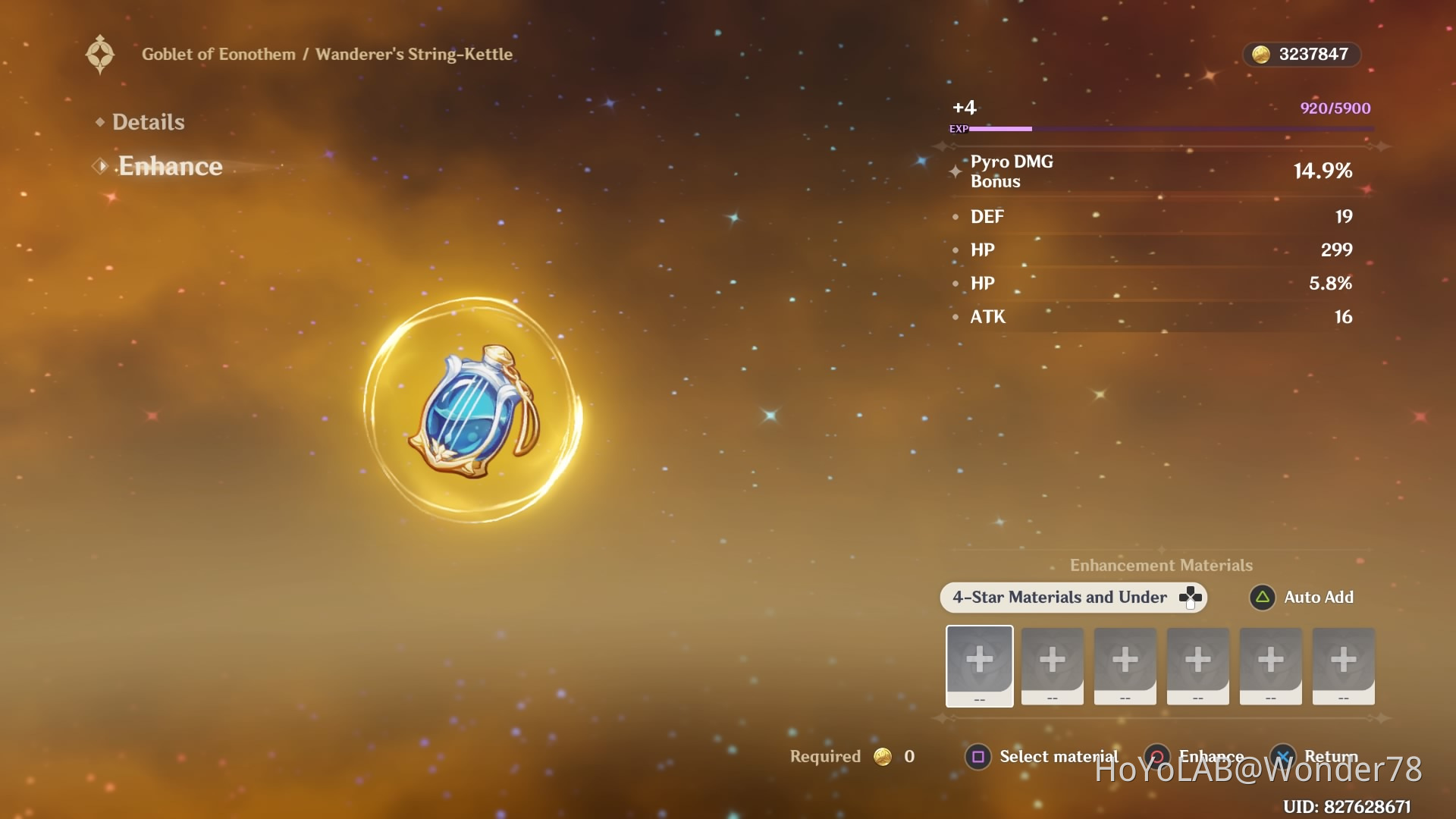
Task: Open the 4-Star Materials and Under dropdown
Action: 1072,598
